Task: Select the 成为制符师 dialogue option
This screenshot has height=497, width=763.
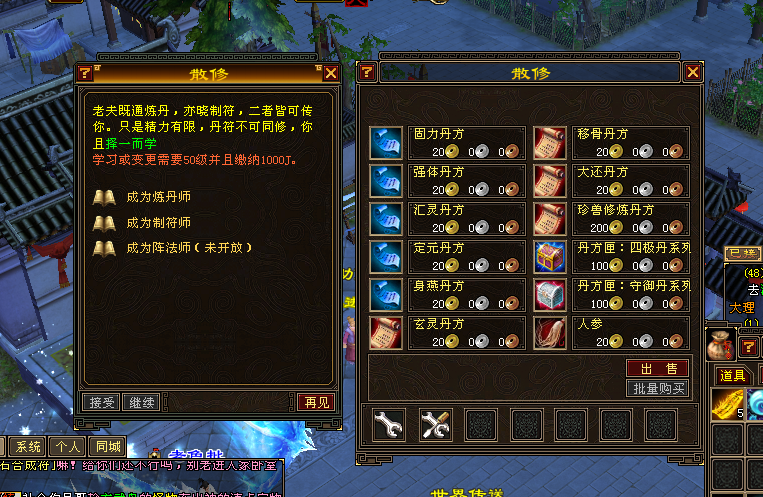Action: click(x=158, y=222)
